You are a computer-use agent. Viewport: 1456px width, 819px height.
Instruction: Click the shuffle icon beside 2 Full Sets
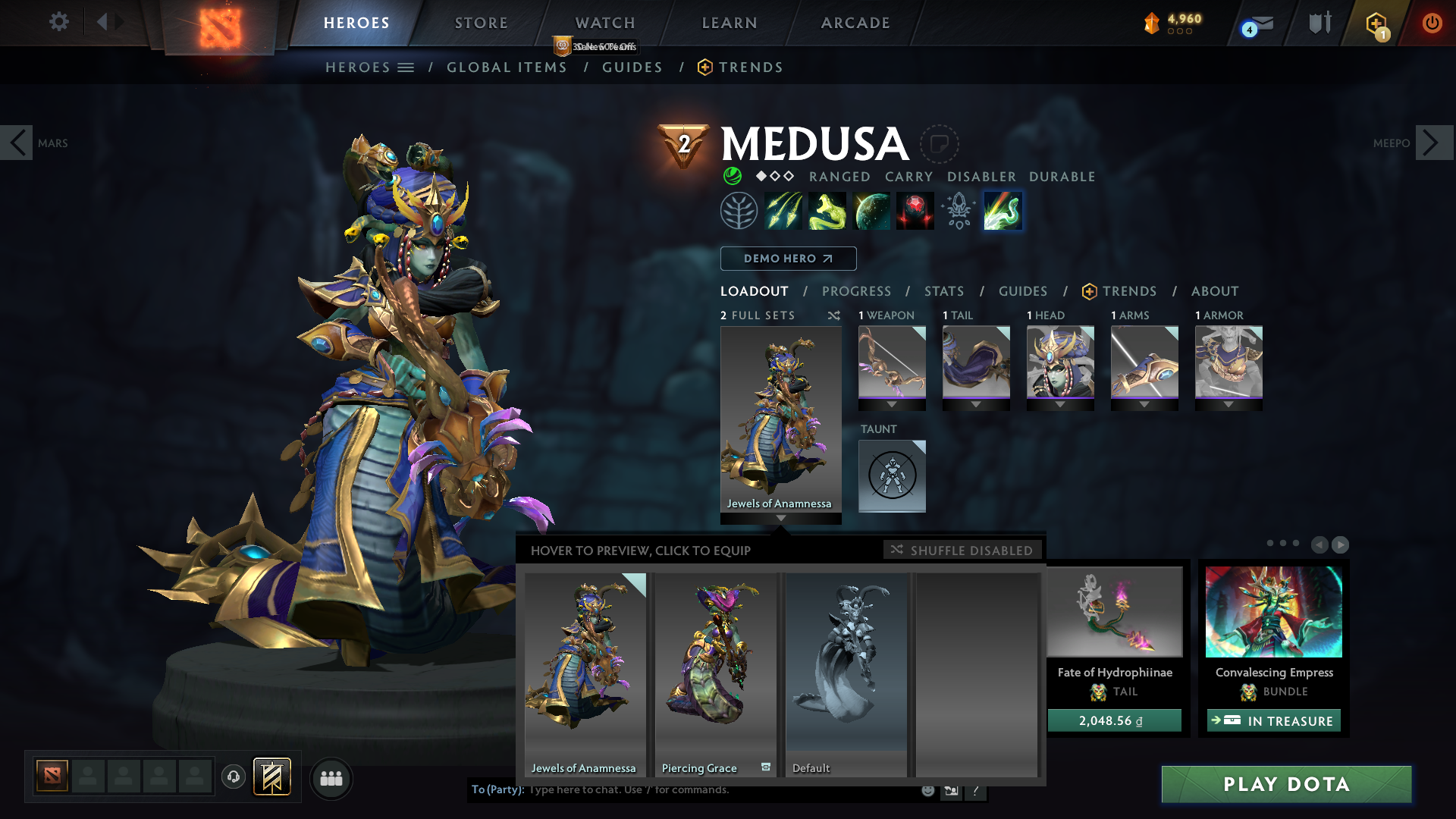click(x=834, y=315)
